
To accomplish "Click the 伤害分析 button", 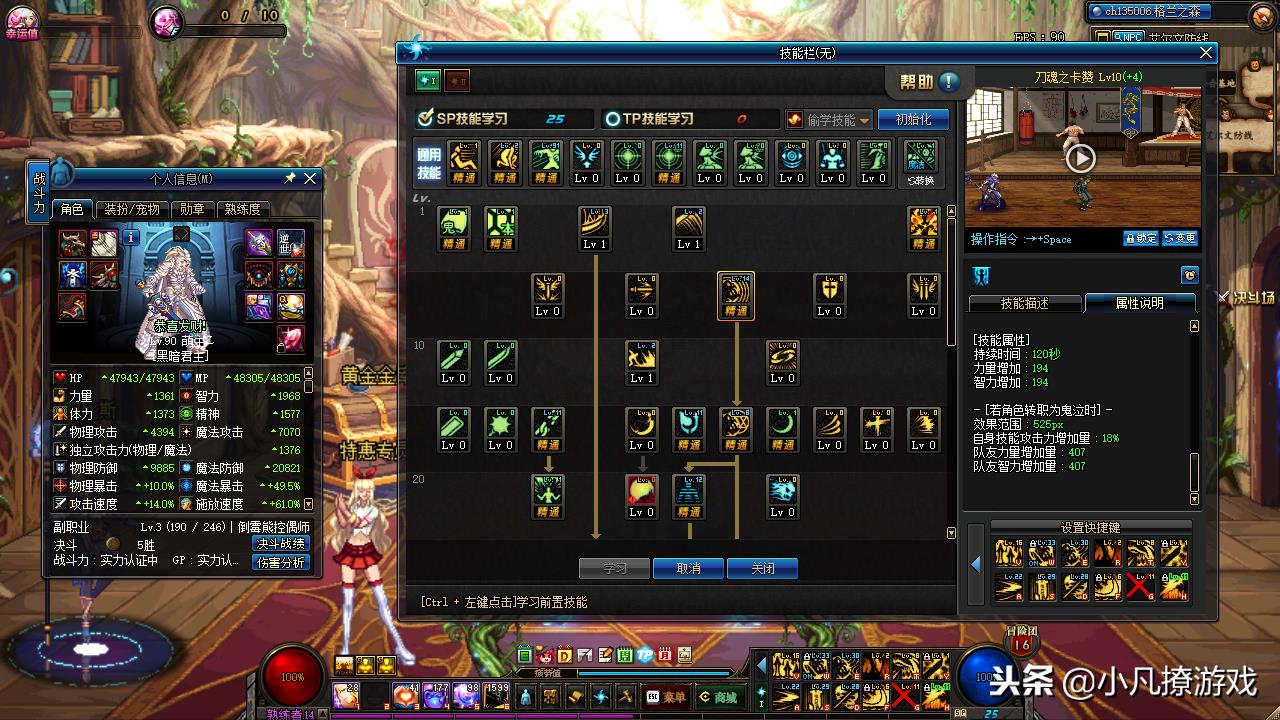I will tap(280, 562).
